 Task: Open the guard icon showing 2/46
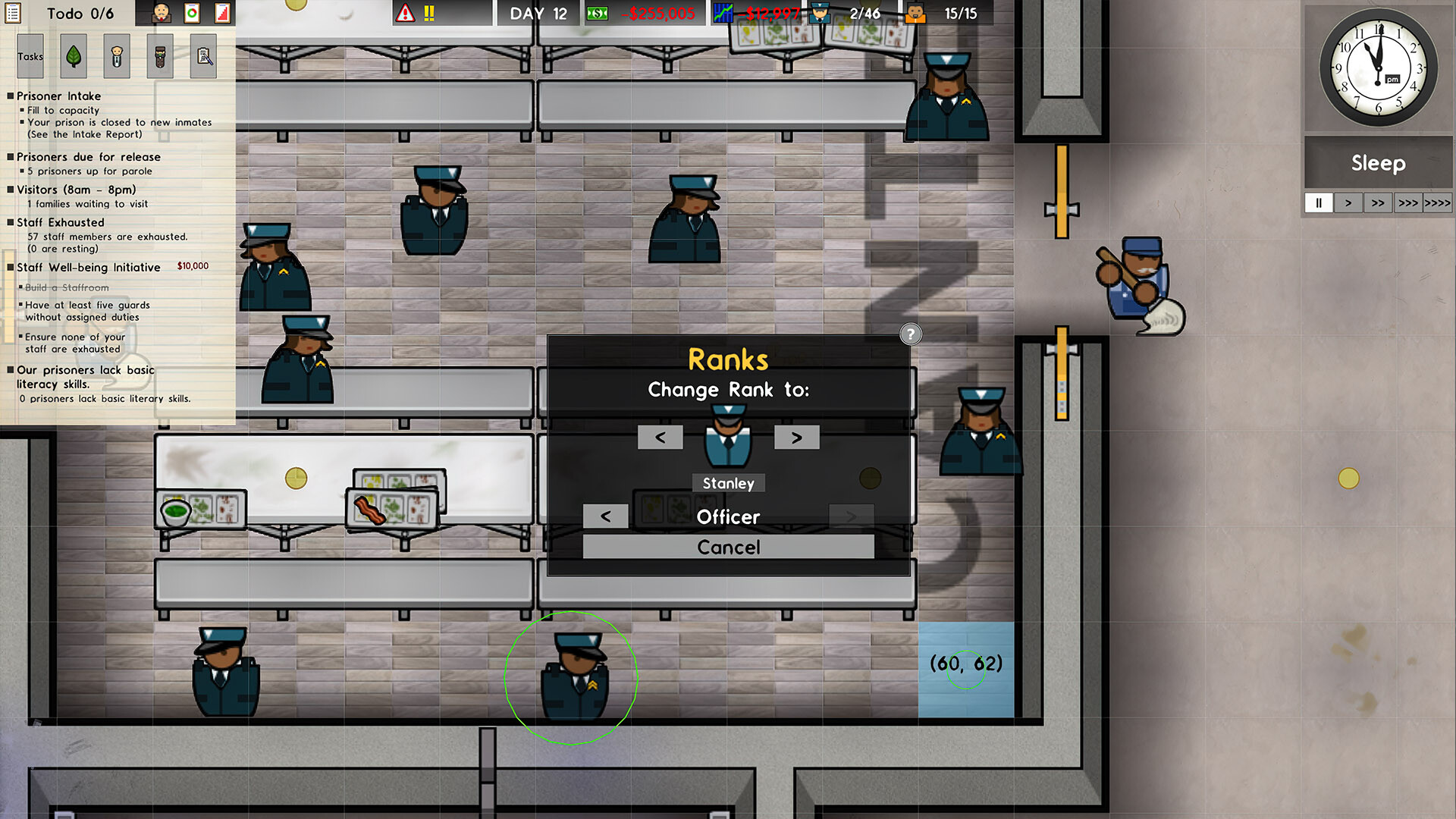[x=820, y=13]
